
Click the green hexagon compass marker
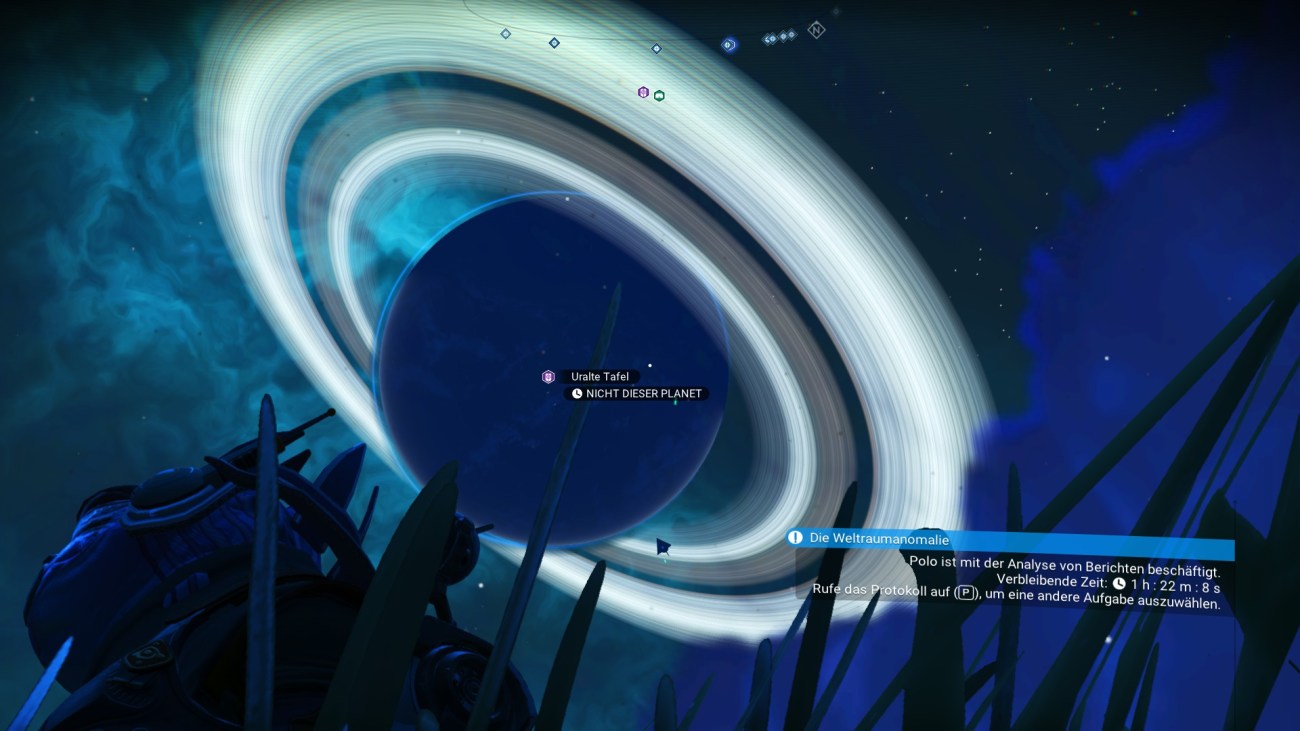[659, 96]
